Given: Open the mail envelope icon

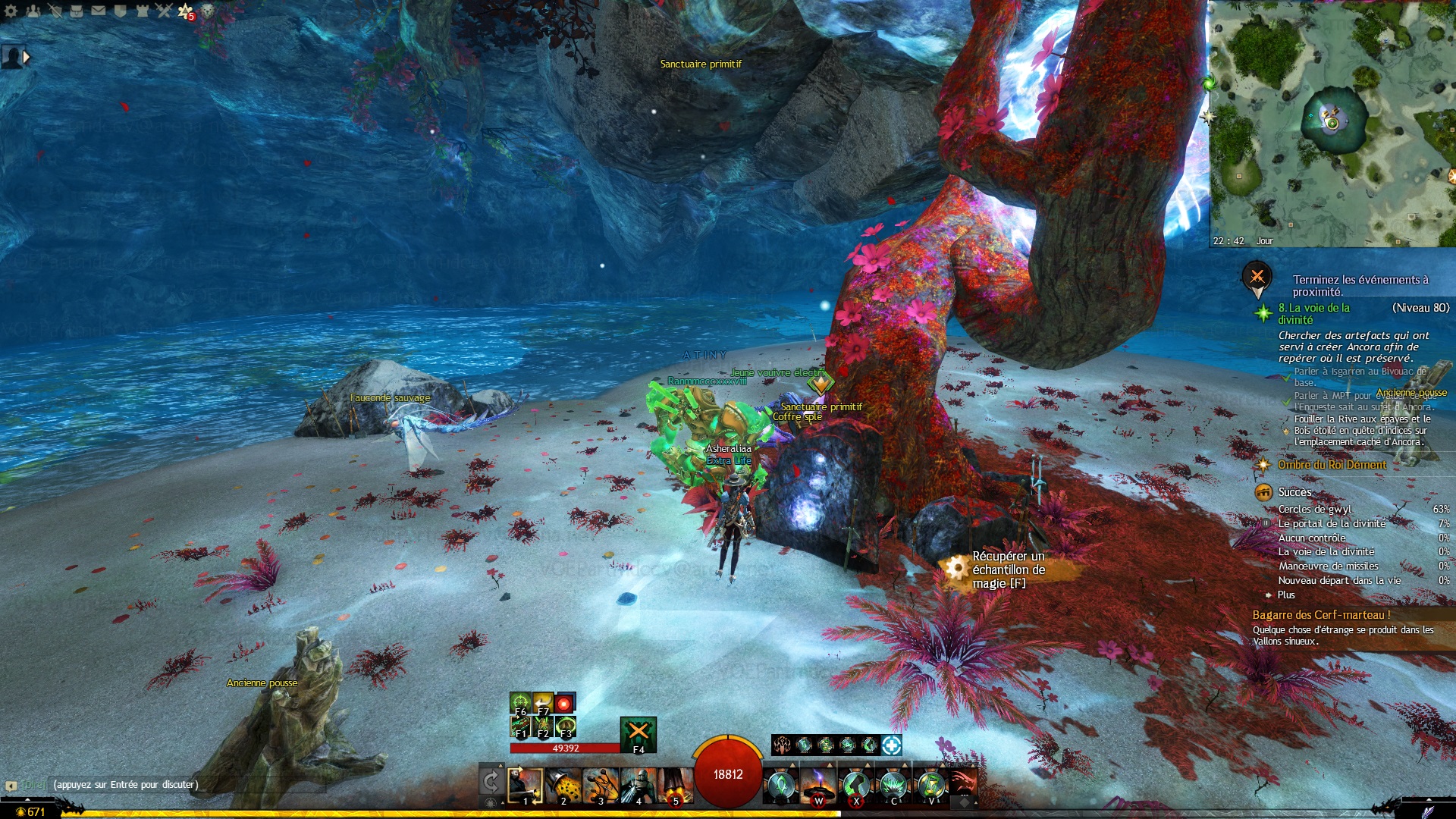Looking at the screenshot, I should coord(99,11).
